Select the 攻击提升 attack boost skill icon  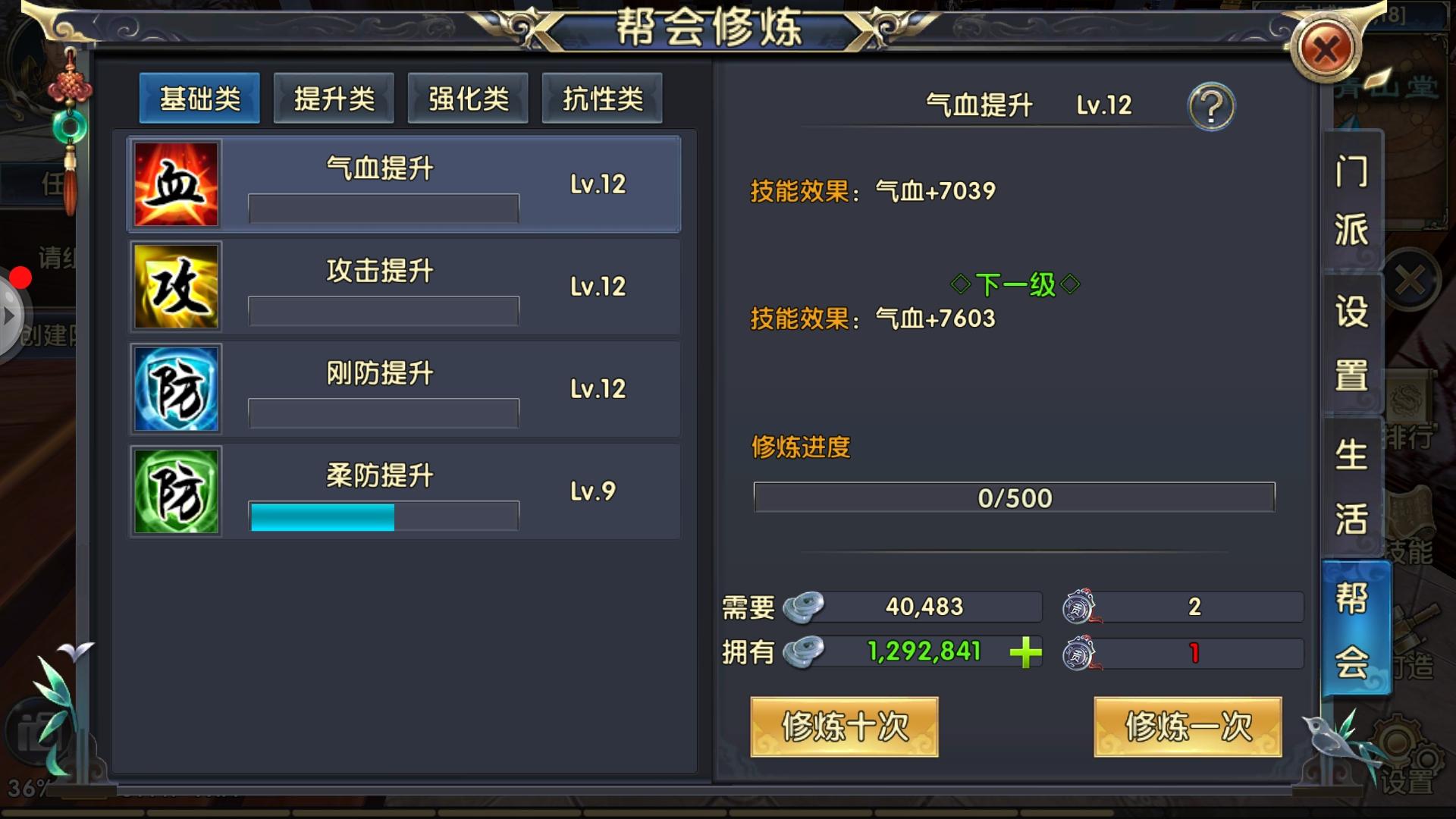coord(176,286)
